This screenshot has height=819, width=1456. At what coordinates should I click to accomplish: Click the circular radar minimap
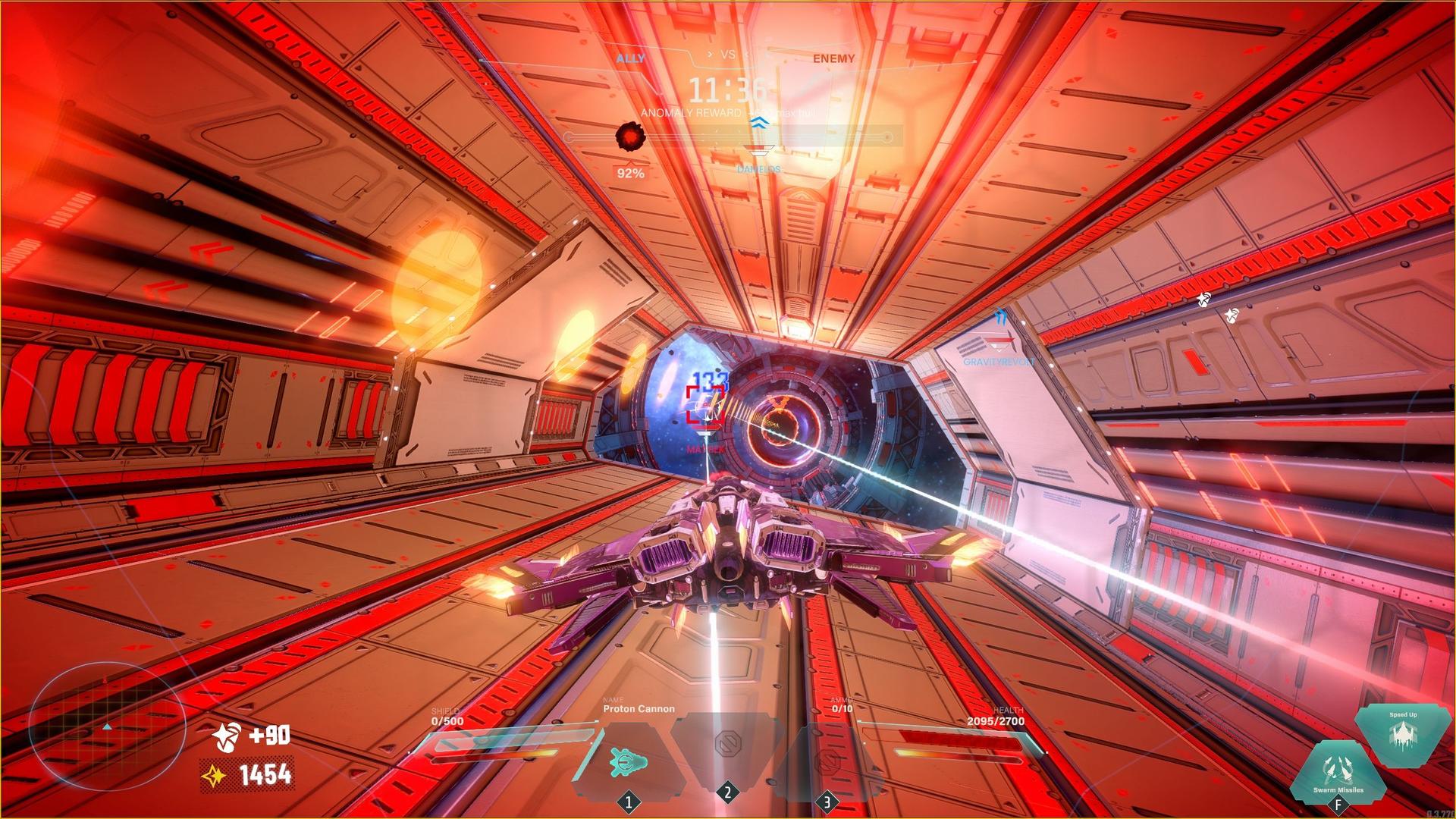pos(108,726)
